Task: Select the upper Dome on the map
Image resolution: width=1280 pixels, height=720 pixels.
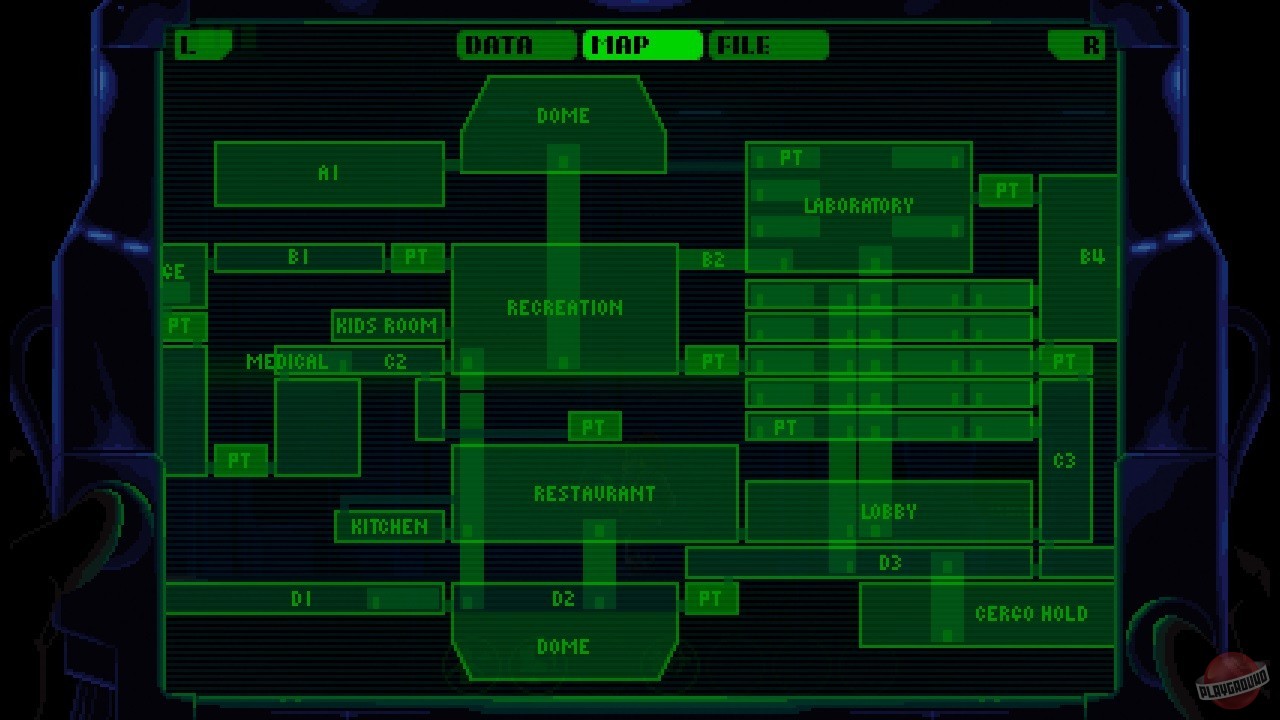Action: click(x=563, y=116)
